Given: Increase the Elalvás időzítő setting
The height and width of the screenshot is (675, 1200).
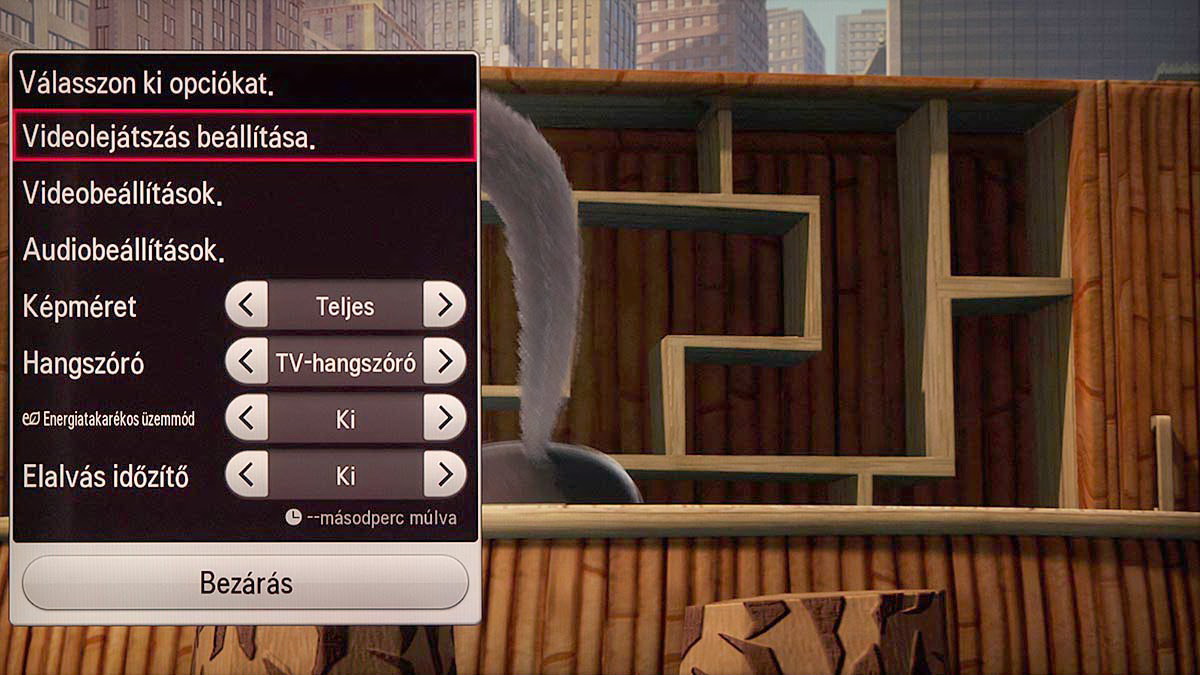Looking at the screenshot, I should [x=444, y=475].
